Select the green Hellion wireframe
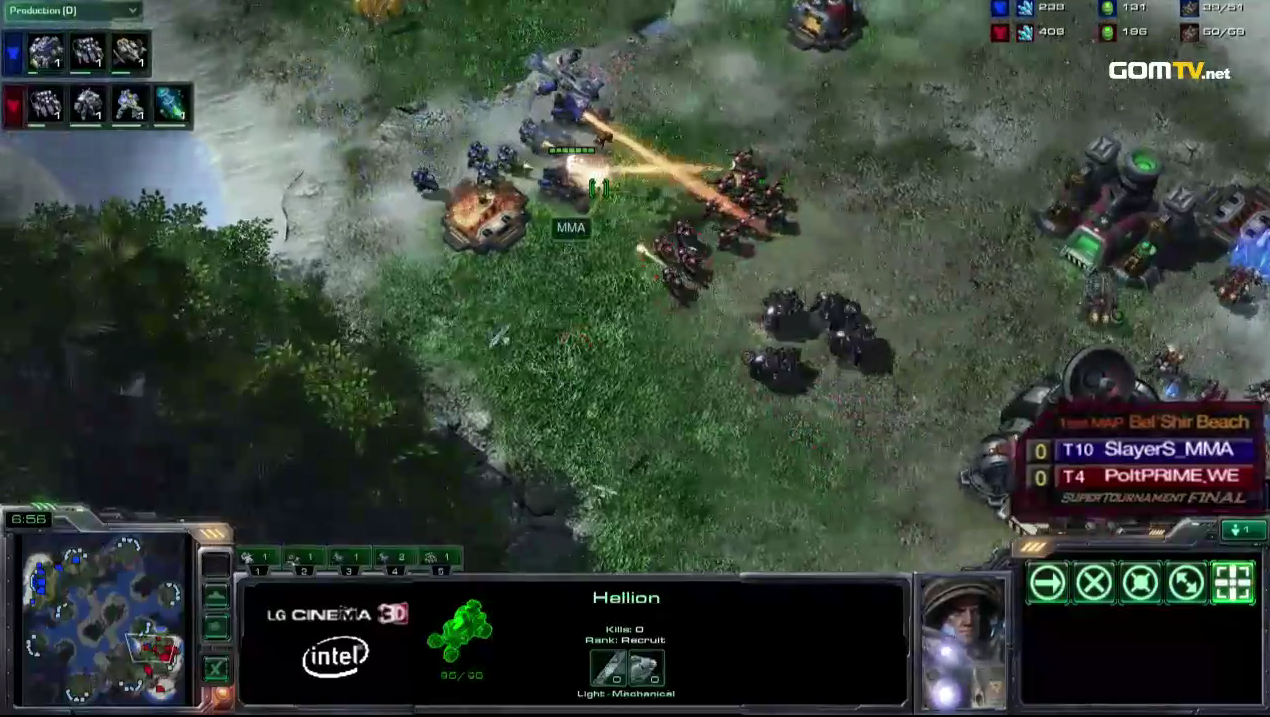 [461, 632]
